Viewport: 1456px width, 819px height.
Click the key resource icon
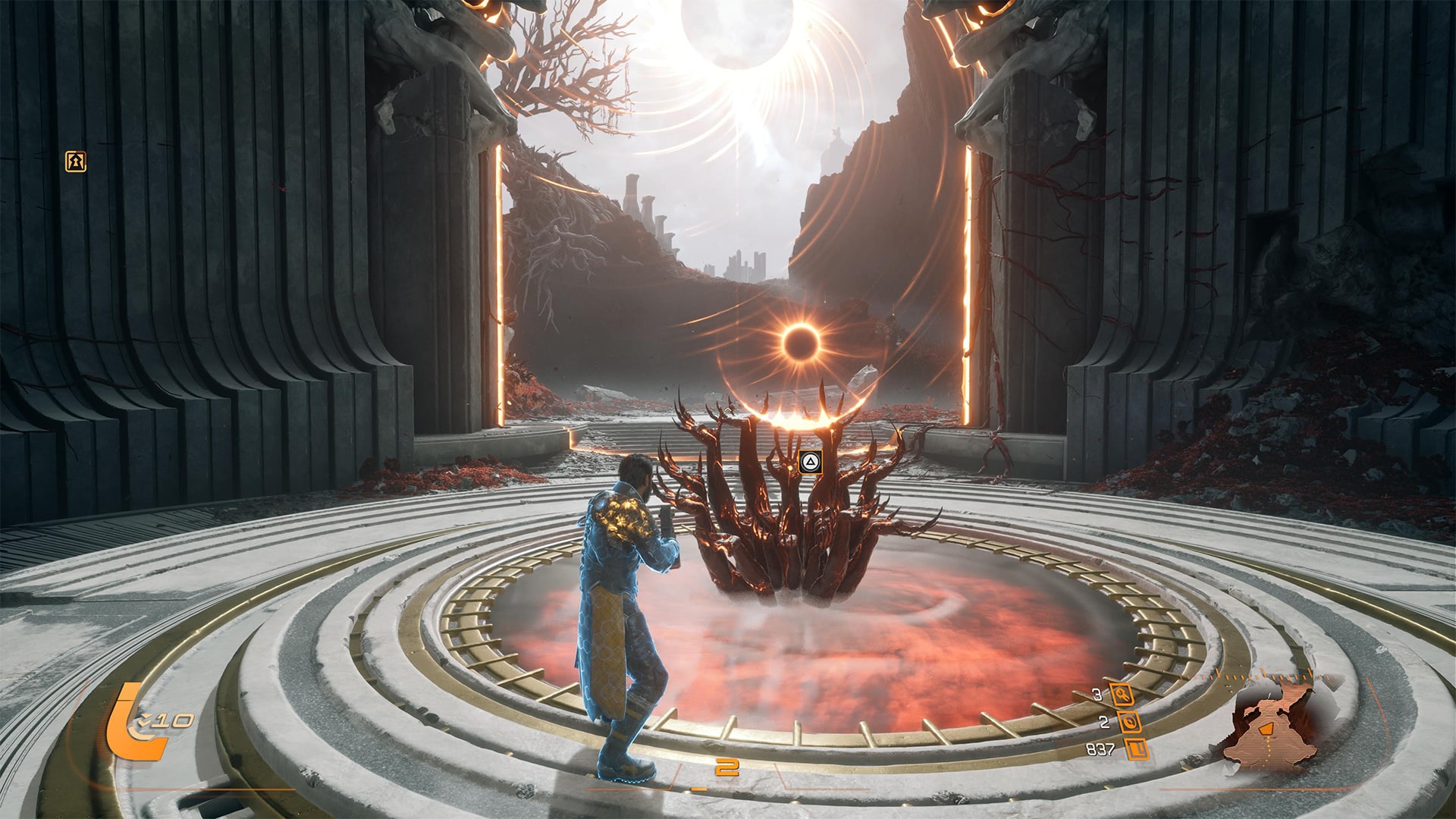1121,694
